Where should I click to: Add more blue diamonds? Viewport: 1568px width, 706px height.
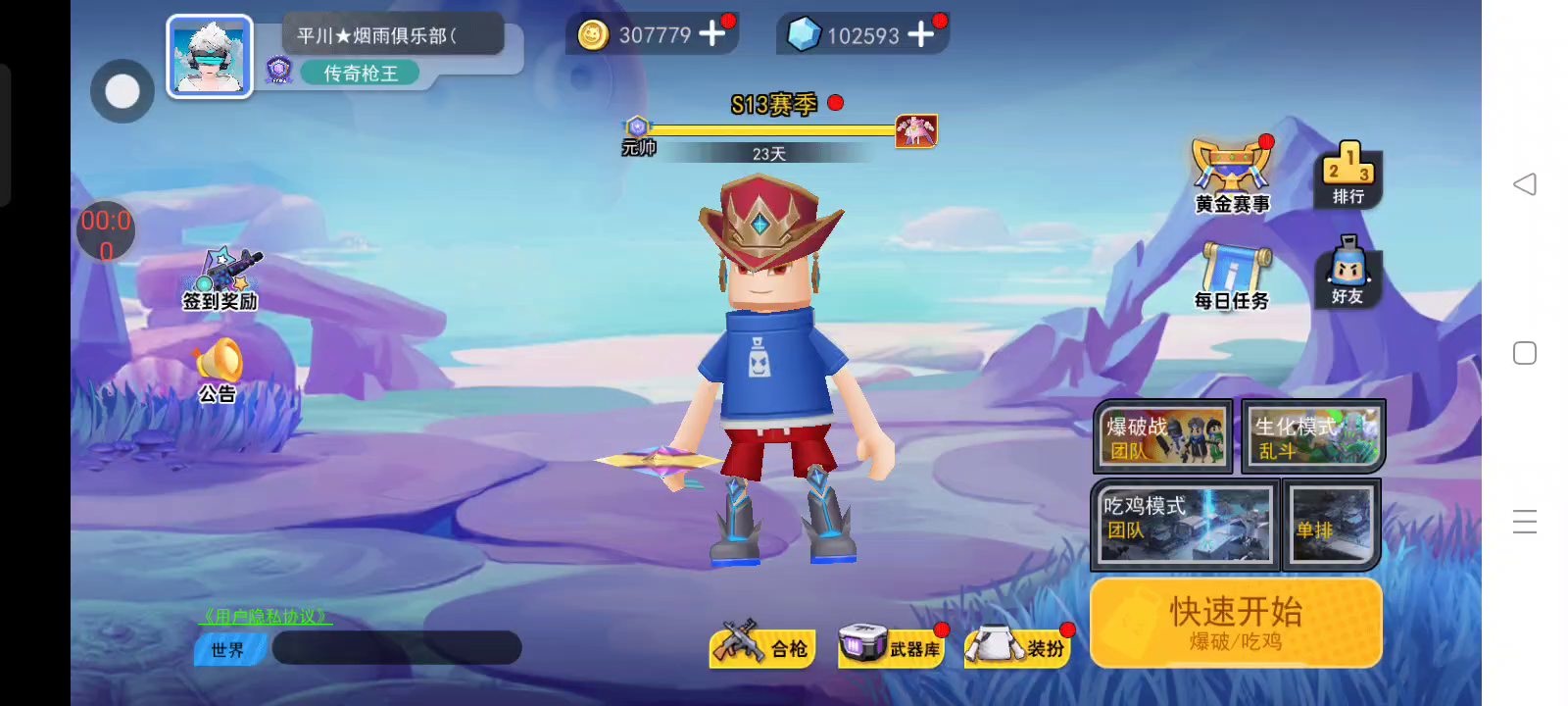tap(920, 35)
